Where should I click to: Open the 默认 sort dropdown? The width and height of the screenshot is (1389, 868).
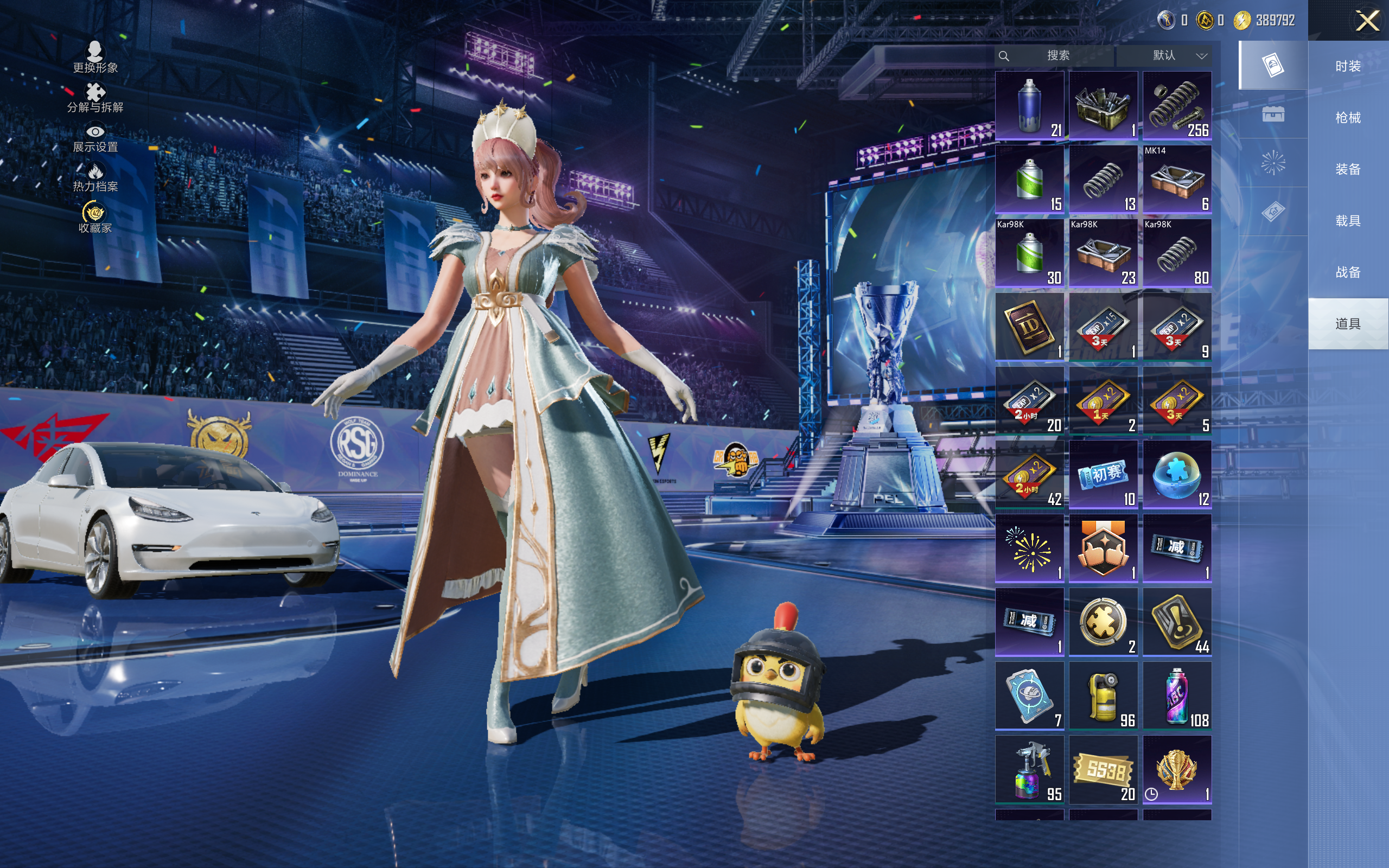1178,56
